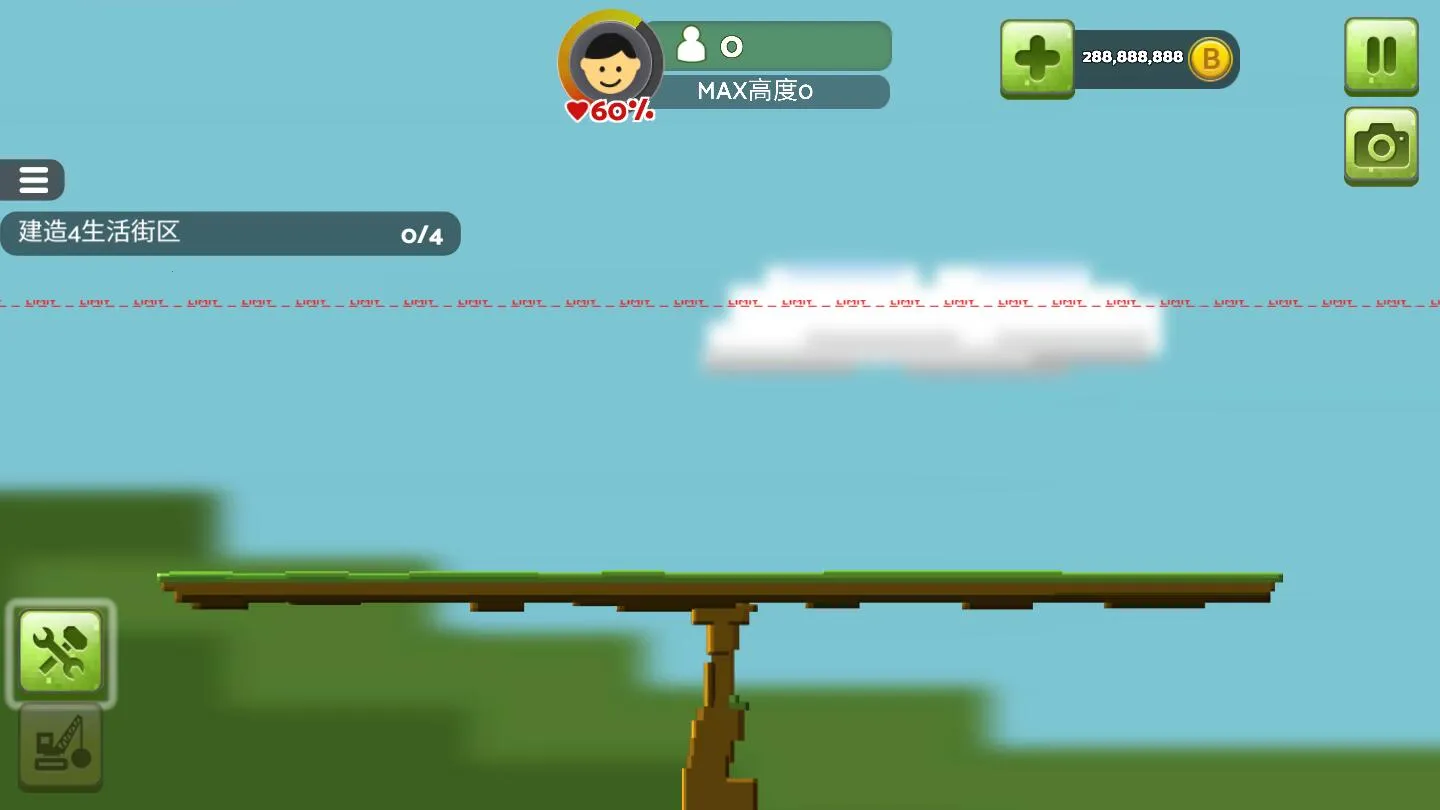Take a screenshot with the camera button
Screen dimensions: 1440x810
pyautogui.click(x=1381, y=146)
